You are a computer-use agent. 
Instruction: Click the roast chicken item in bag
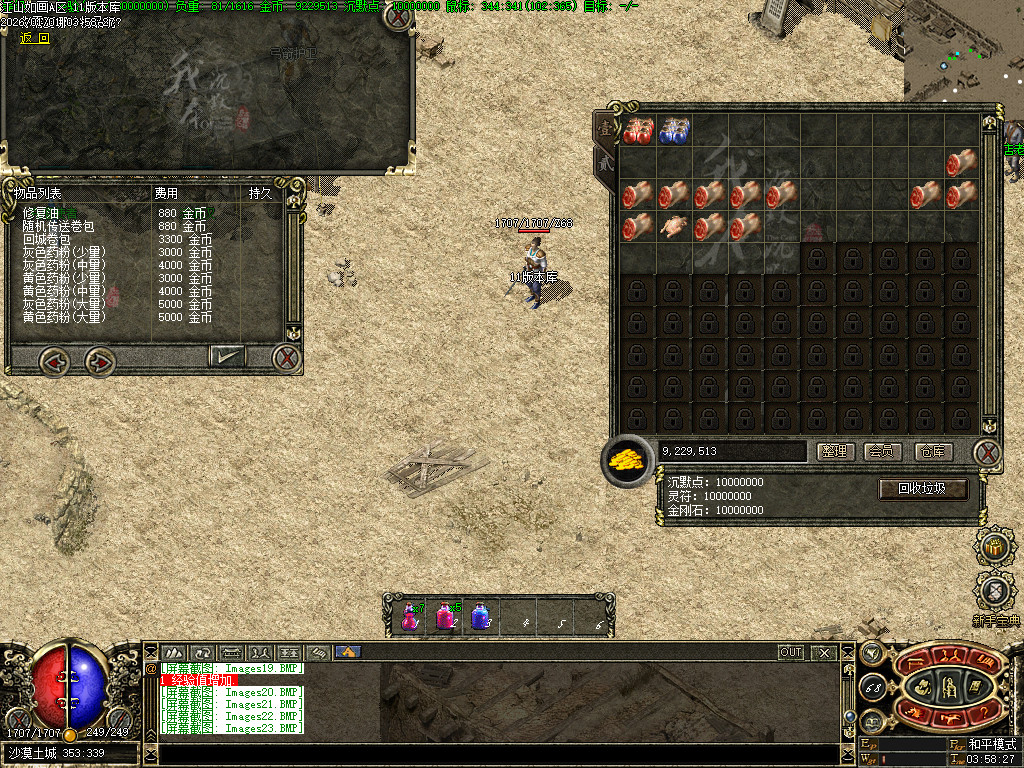click(673, 227)
